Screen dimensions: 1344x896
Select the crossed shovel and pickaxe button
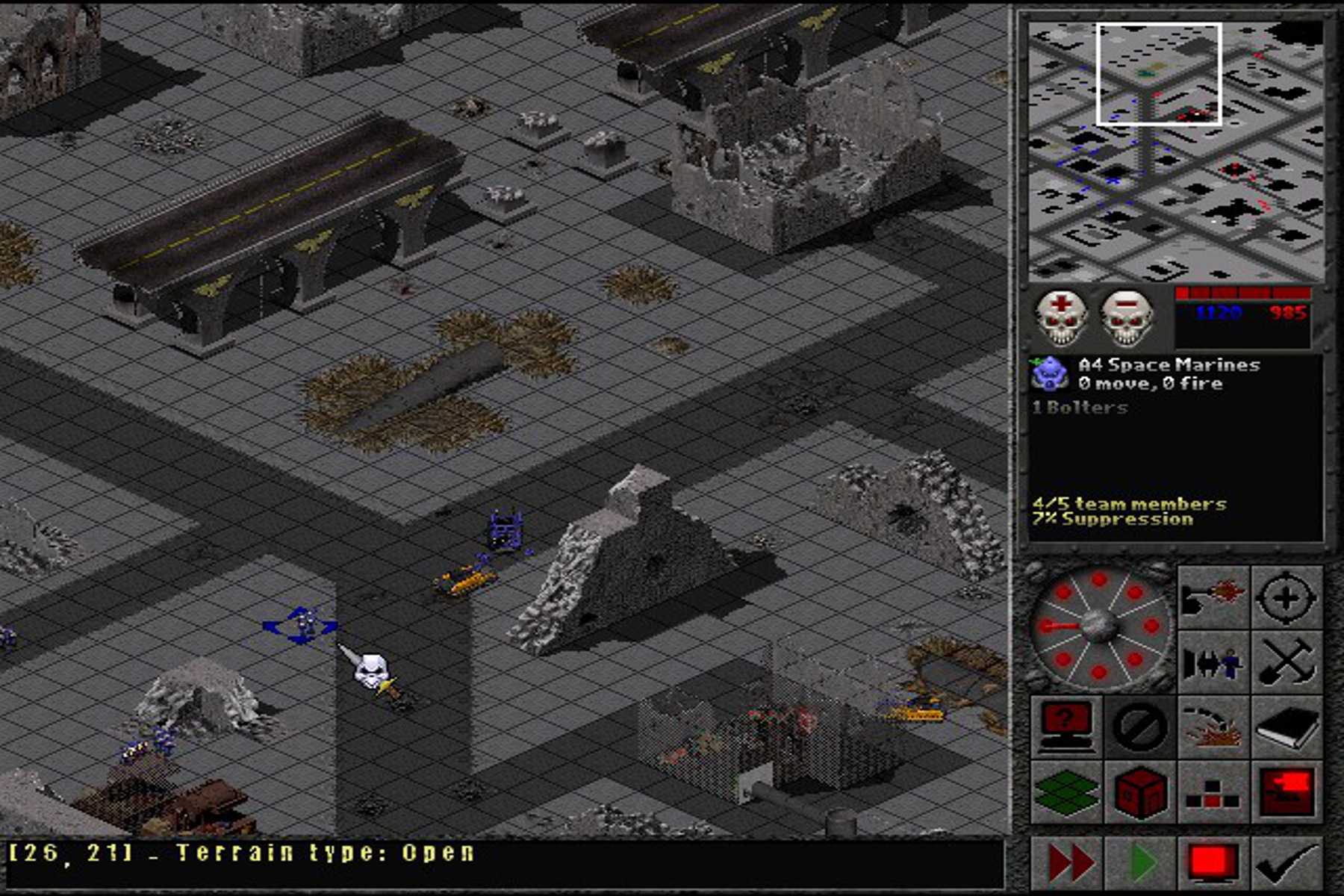pos(1286,662)
